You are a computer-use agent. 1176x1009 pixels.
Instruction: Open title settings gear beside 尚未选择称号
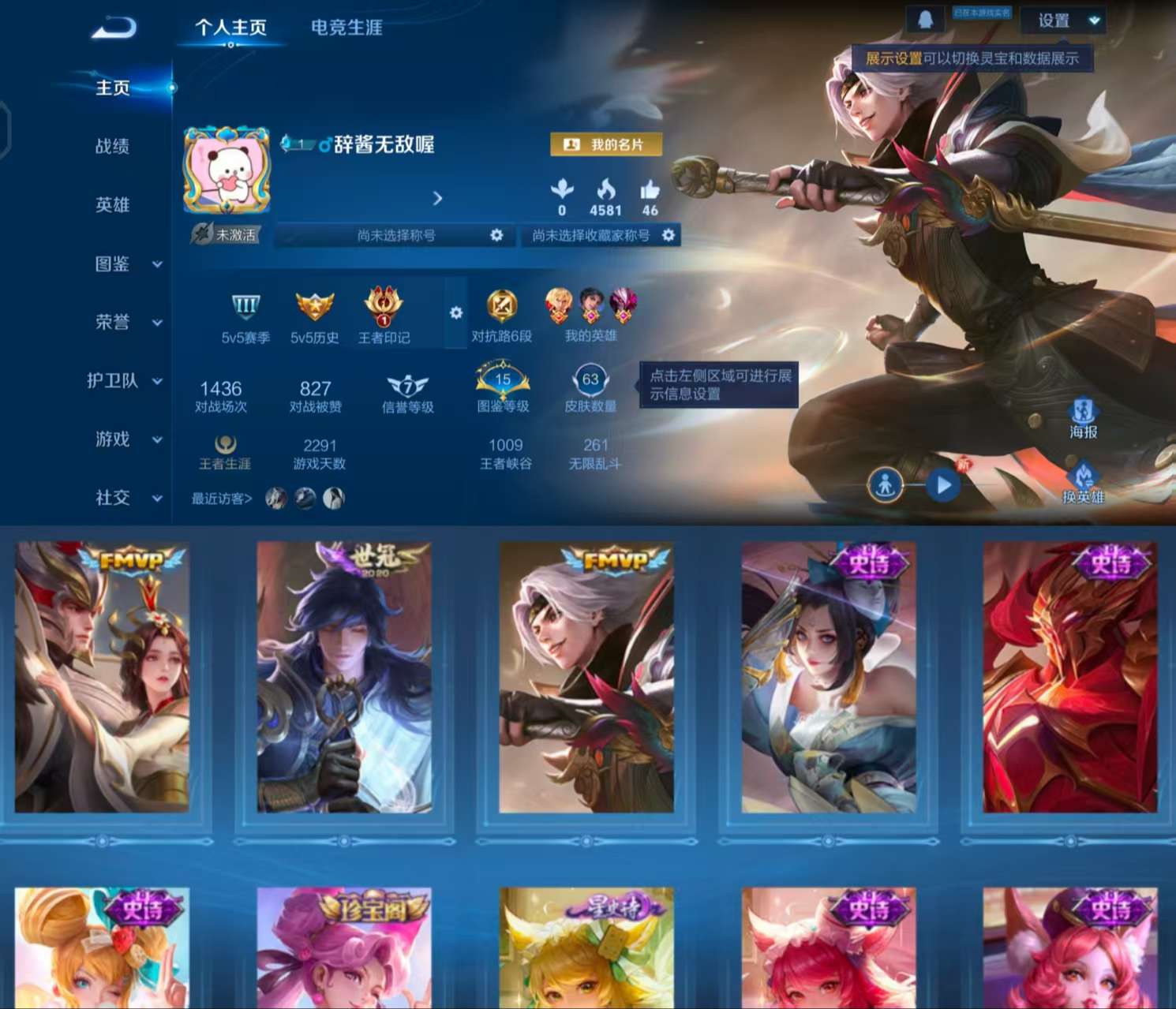pyautogui.click(x=496, y=235)
